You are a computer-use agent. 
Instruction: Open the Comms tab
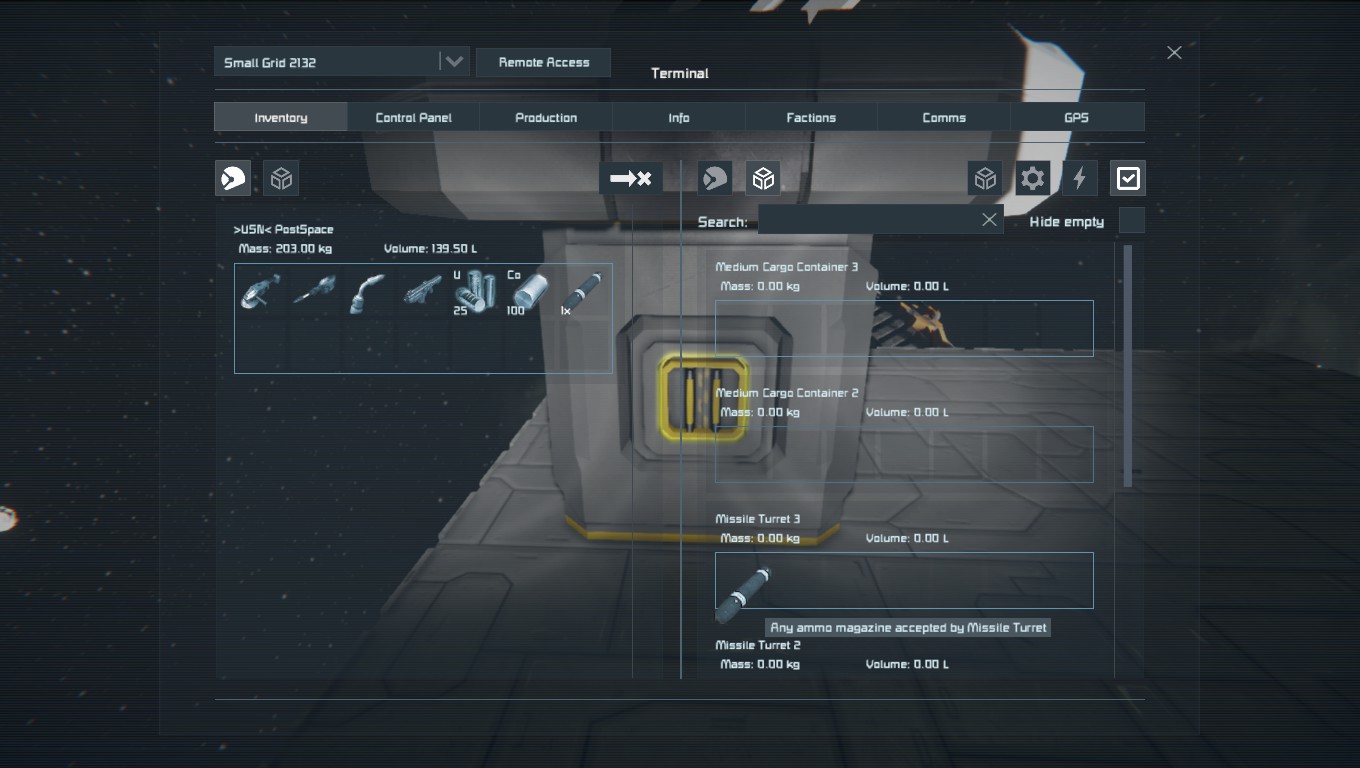944,117
